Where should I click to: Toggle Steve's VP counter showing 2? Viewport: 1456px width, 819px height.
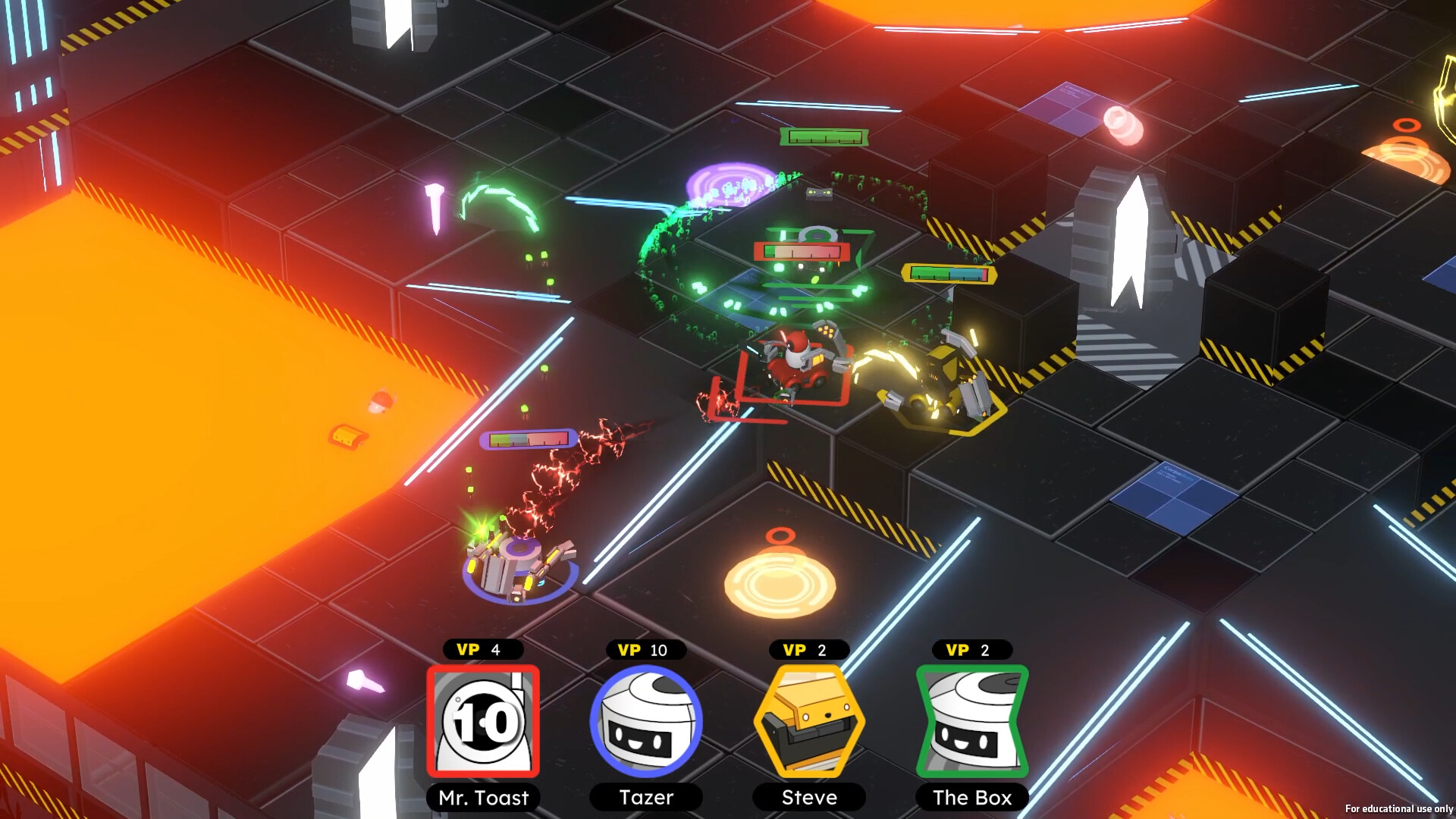click(x=808, y=649)
